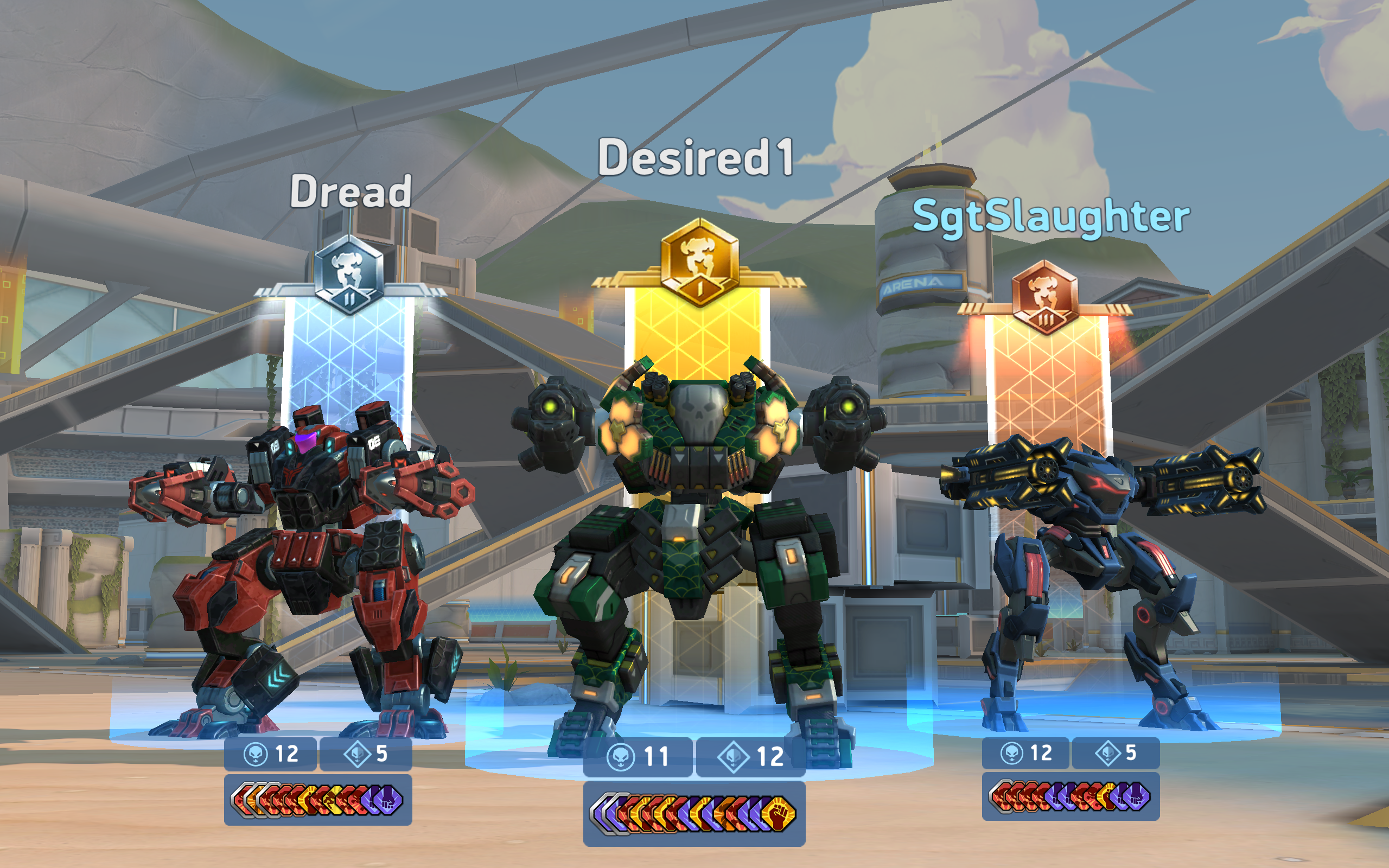Toggle the purple fist medal in Dread's medal row
This screenshot has width=1389, height=868.
point(389,801)
